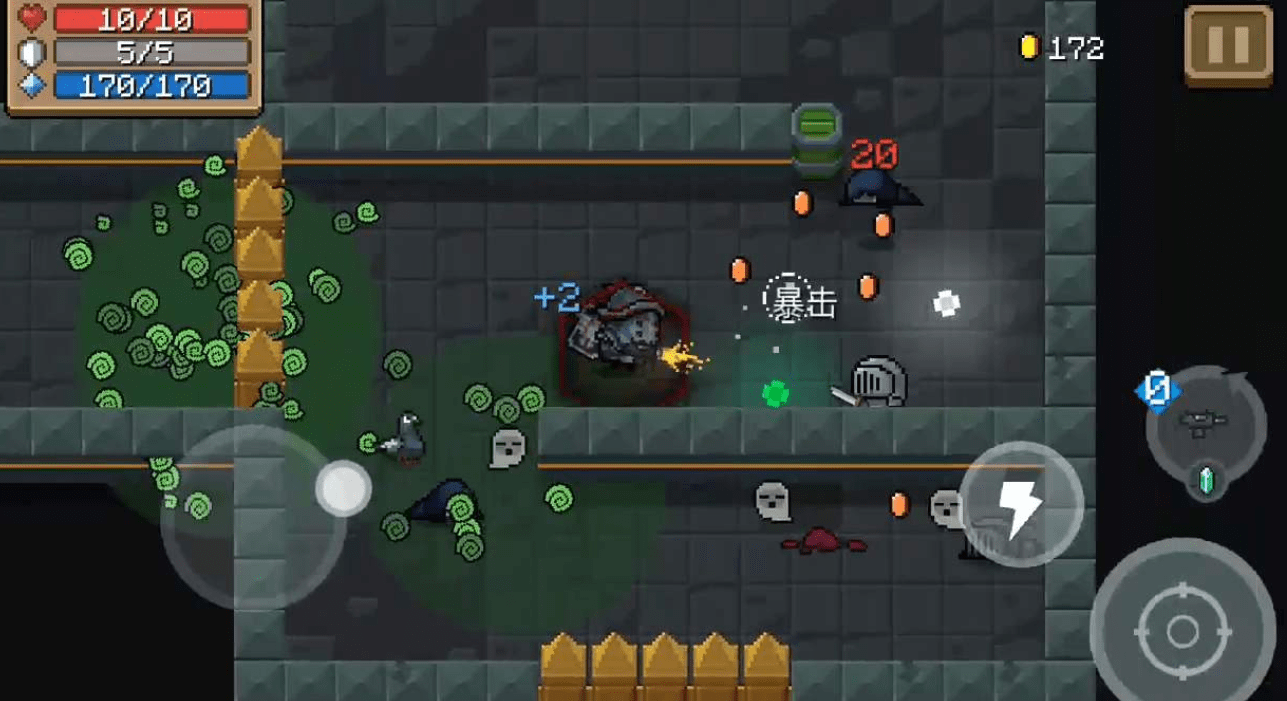Activate the lightning bolt skill button
Screen dimensions: 1287x701
(x=1021, y=505)
